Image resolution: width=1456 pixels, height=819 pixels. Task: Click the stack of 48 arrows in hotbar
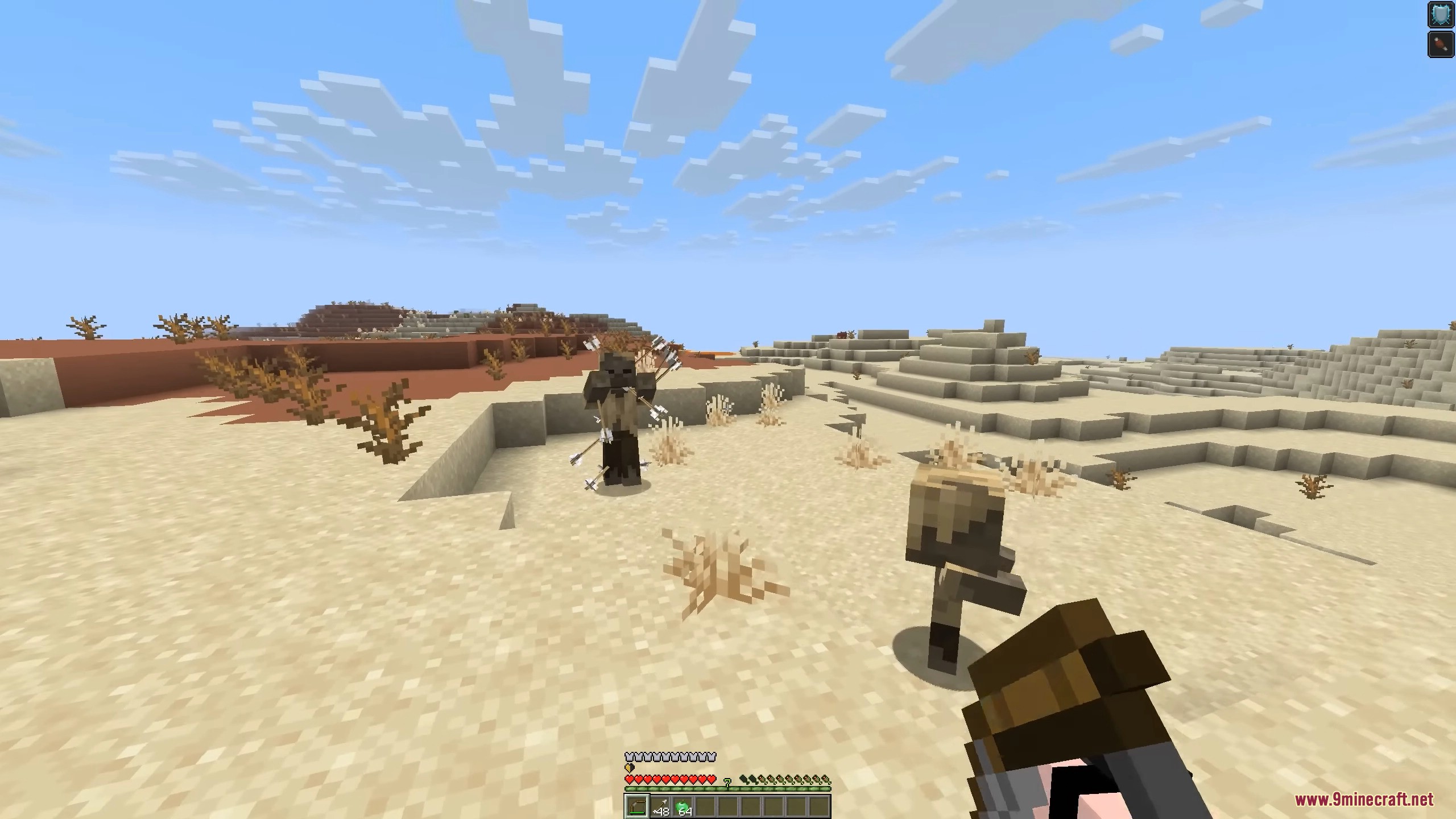[x=660, y=806]
